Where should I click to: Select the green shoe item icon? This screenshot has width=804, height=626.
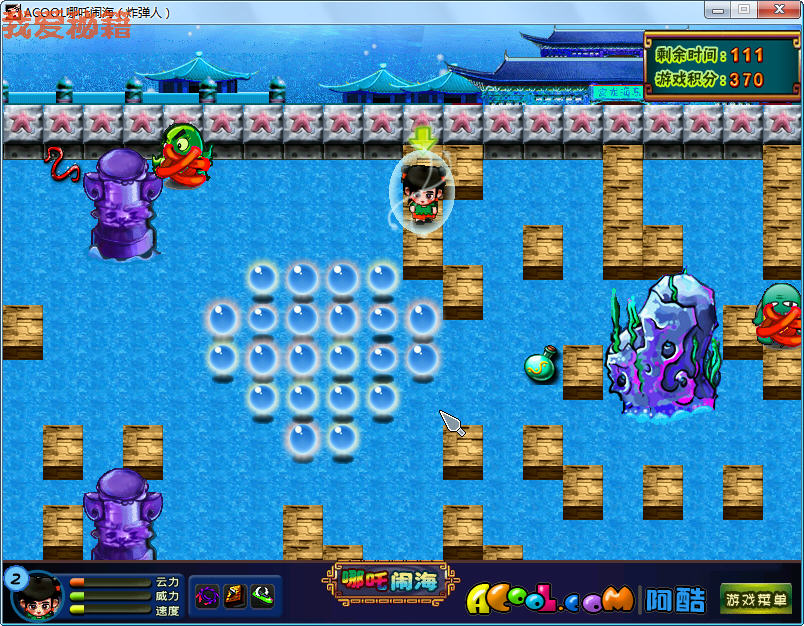coord(261,597)
